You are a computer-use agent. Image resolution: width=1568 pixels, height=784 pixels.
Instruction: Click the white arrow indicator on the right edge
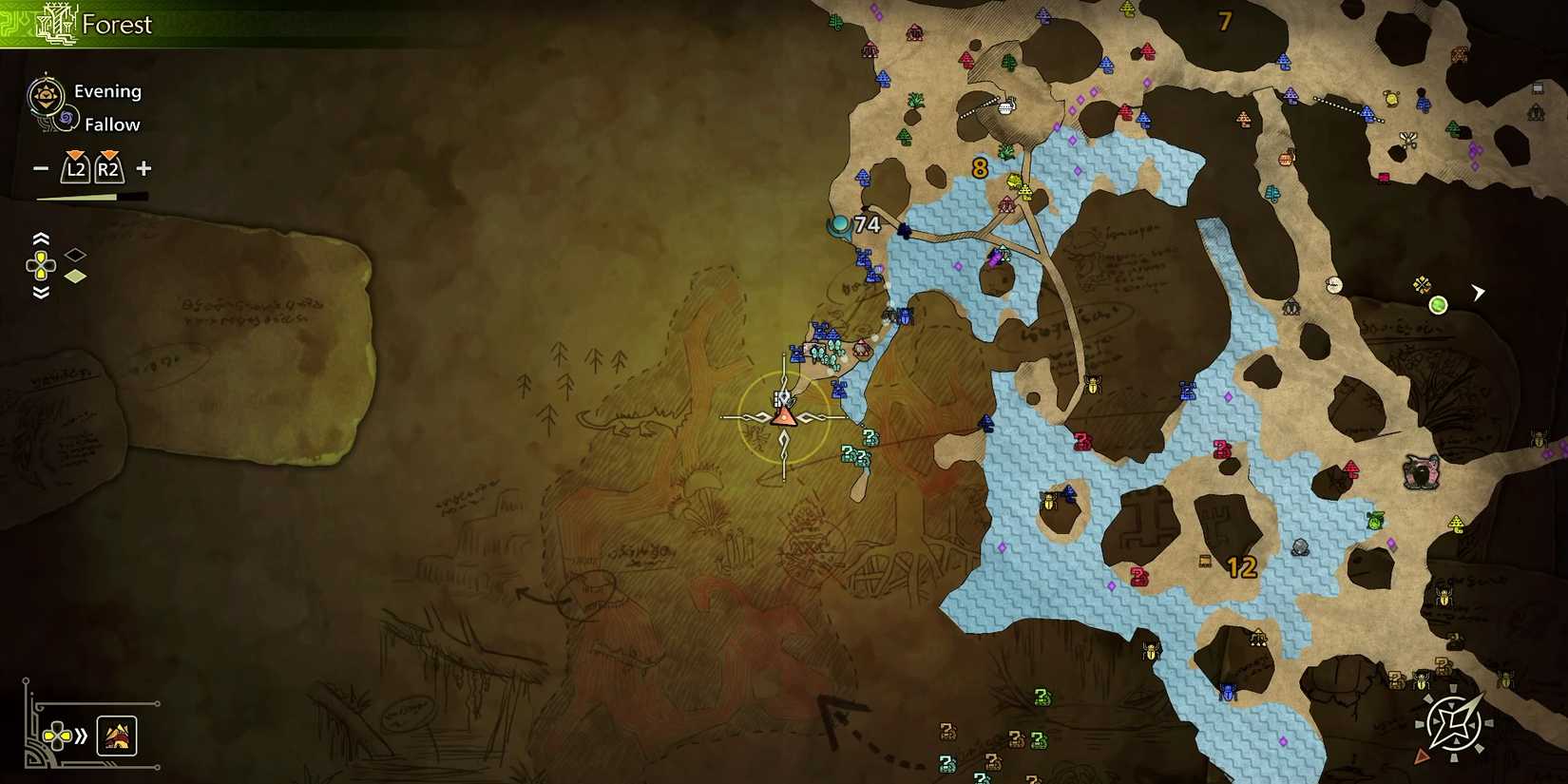point(1478,293)
